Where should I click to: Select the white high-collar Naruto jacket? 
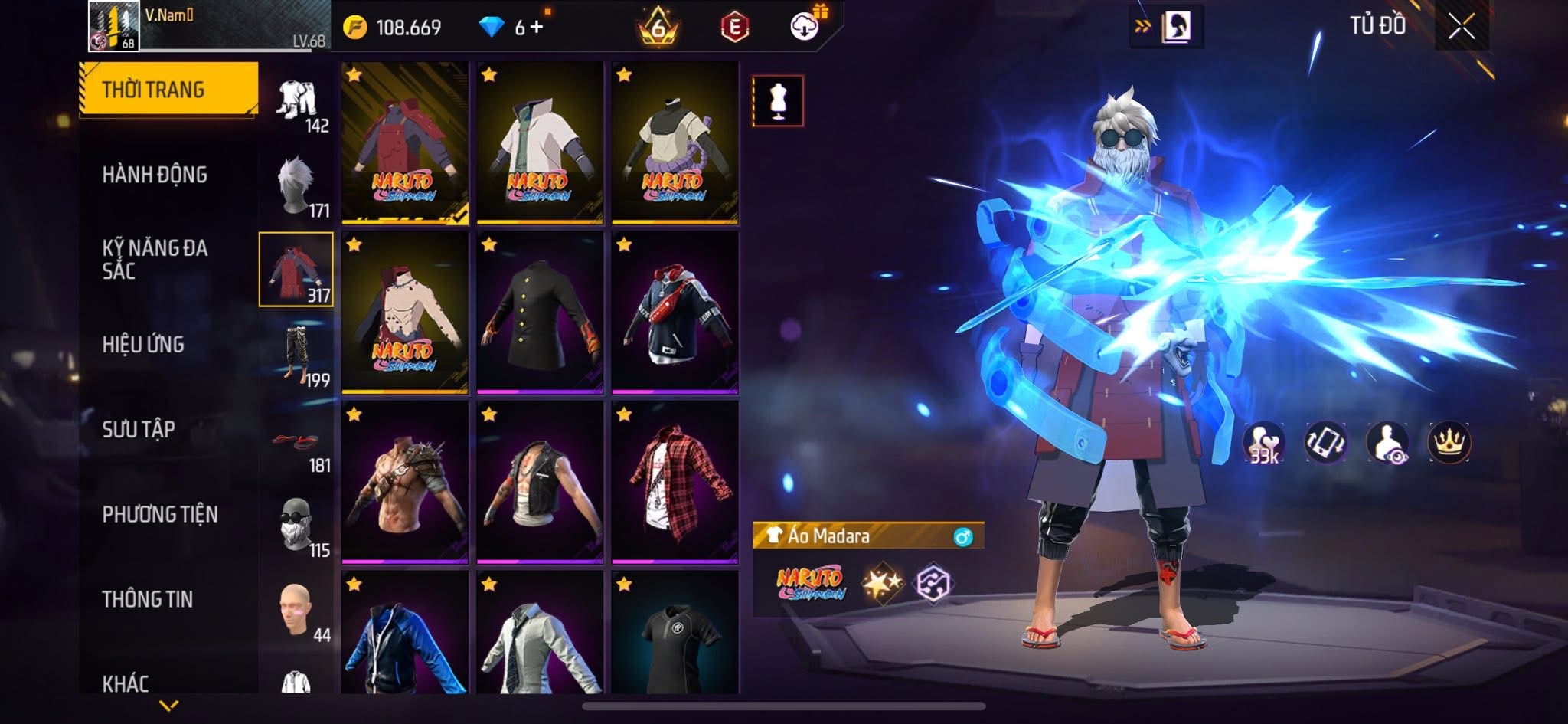540,143
